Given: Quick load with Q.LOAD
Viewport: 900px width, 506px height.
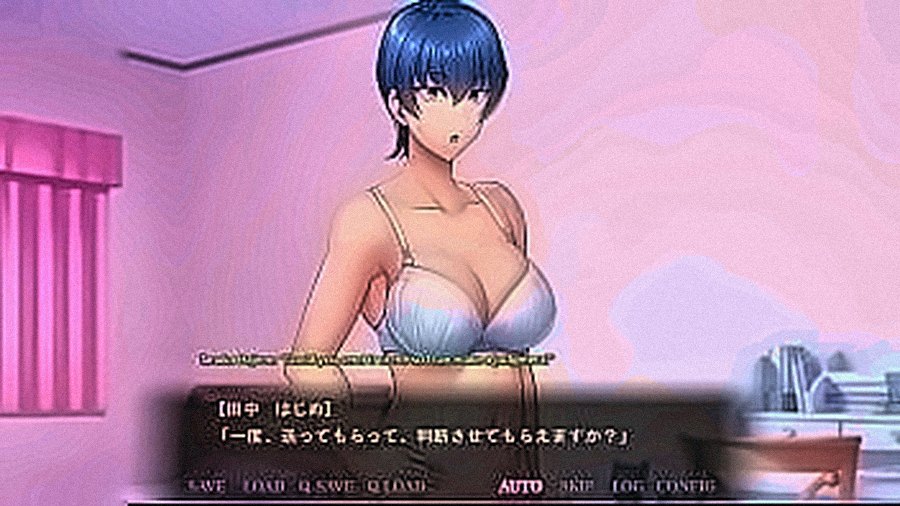Looking at the screenshot, I should point(397,486).
